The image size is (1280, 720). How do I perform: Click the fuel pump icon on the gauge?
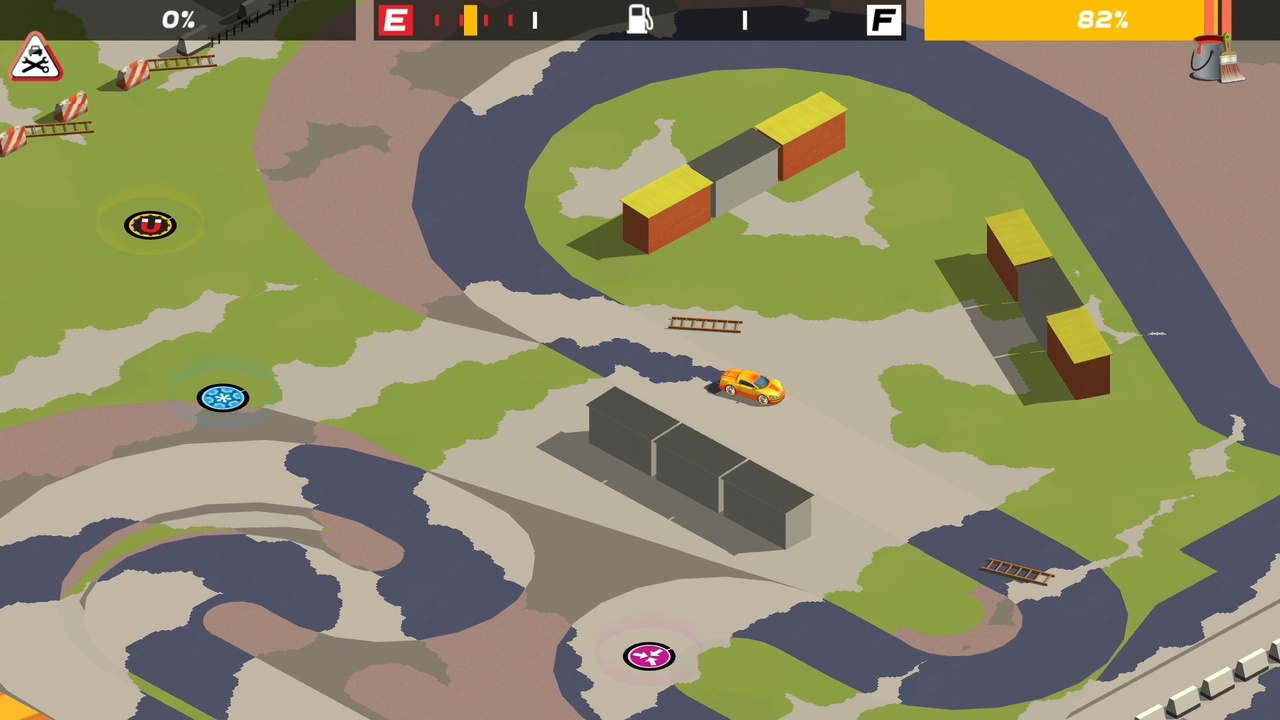(x=640, y=19)
